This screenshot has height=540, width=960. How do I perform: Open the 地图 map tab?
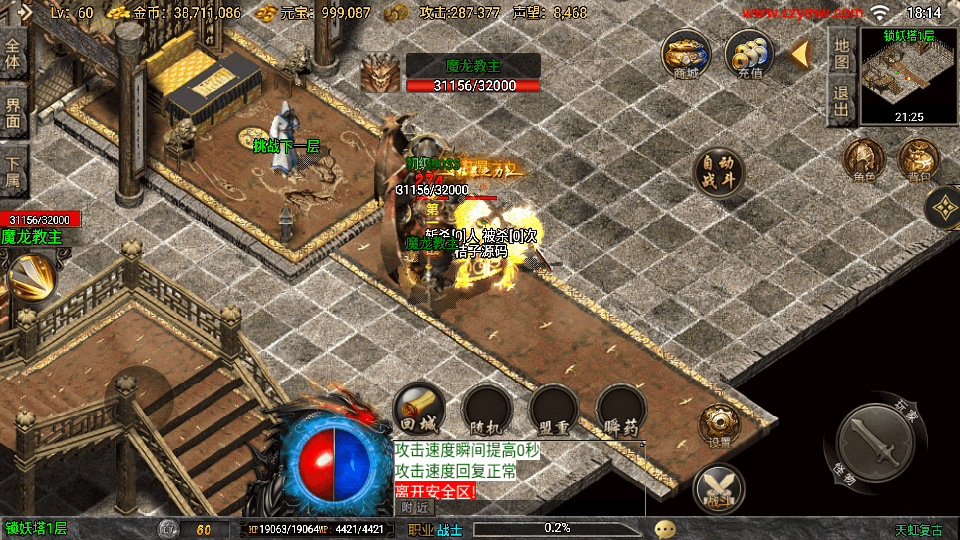tap(841, 51)
